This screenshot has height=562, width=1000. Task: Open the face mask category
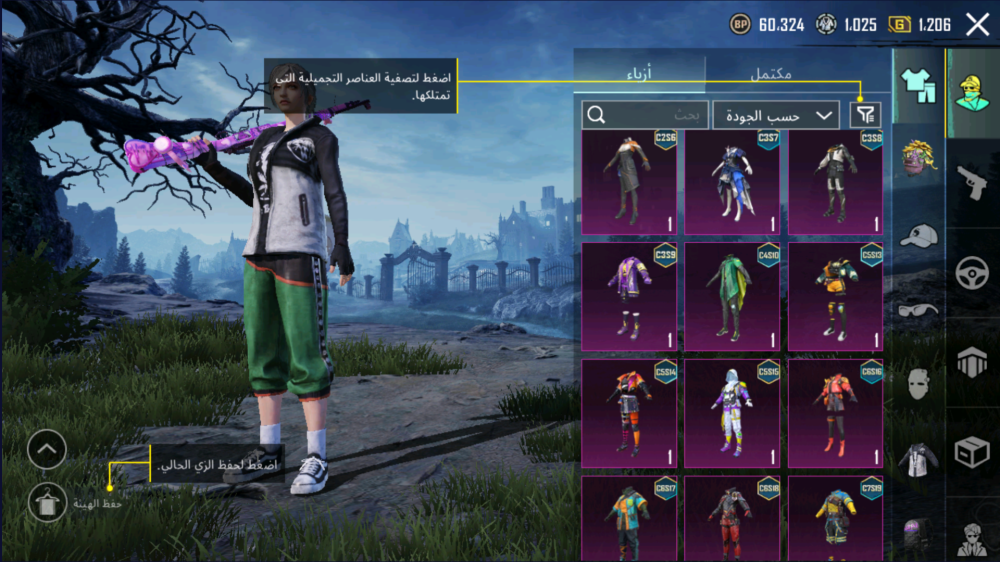point(917,384)
